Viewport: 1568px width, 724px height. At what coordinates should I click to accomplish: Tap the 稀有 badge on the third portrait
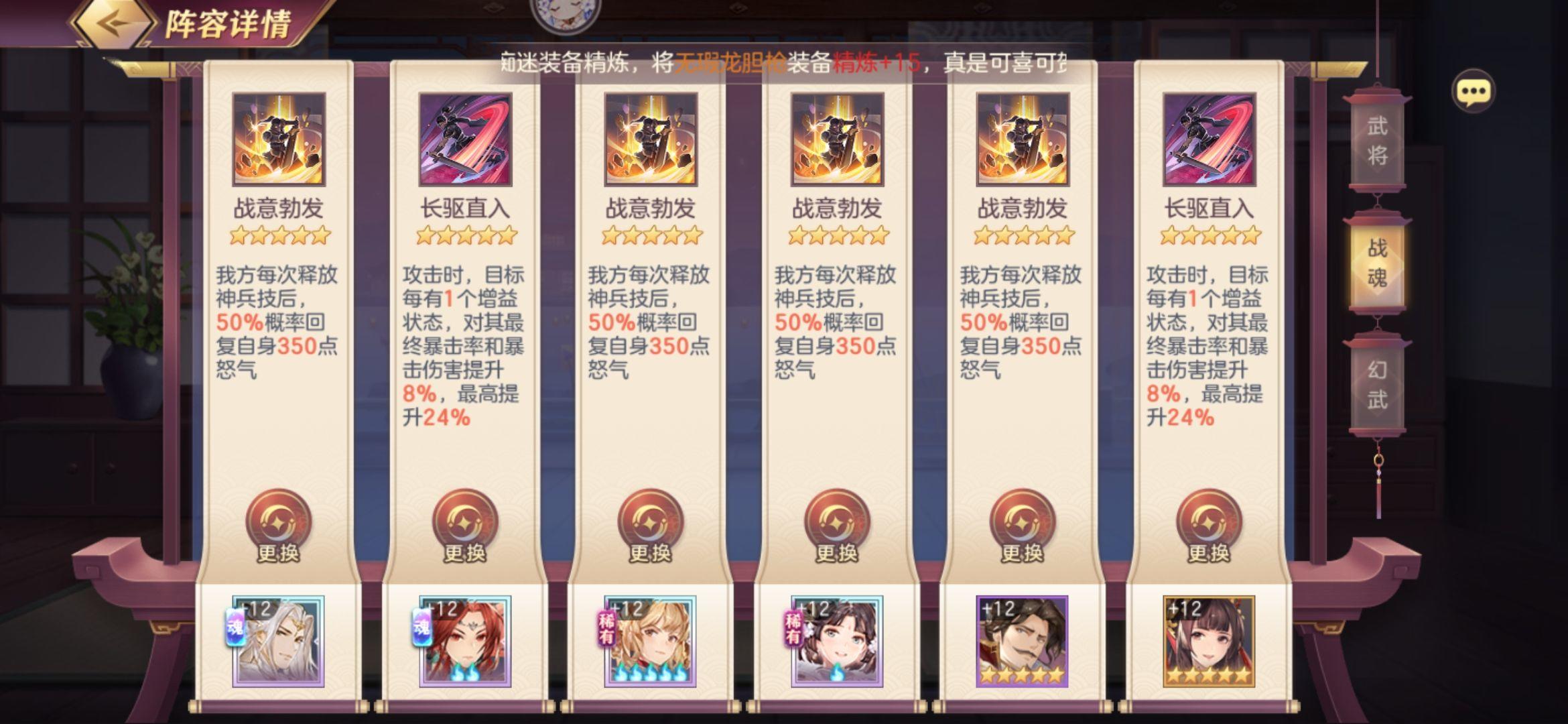pos(607,630)
